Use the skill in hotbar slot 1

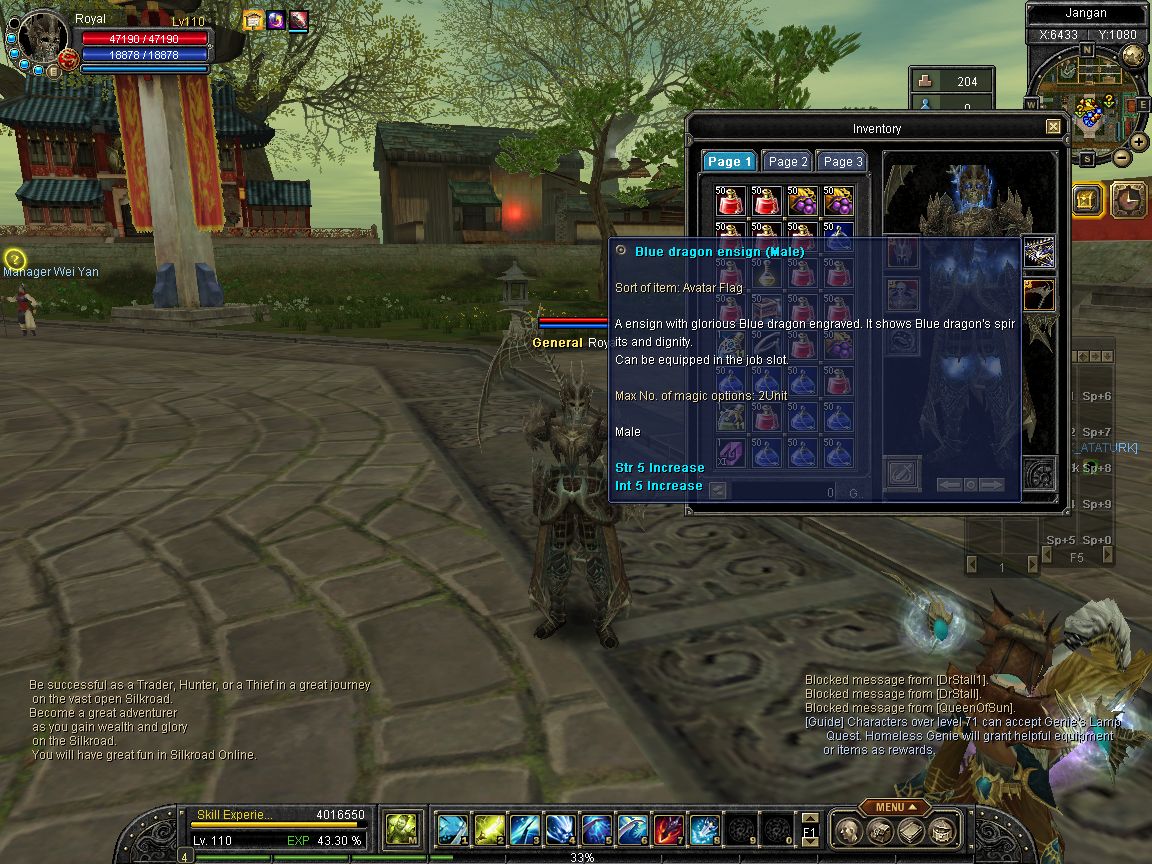click(452, 829)
